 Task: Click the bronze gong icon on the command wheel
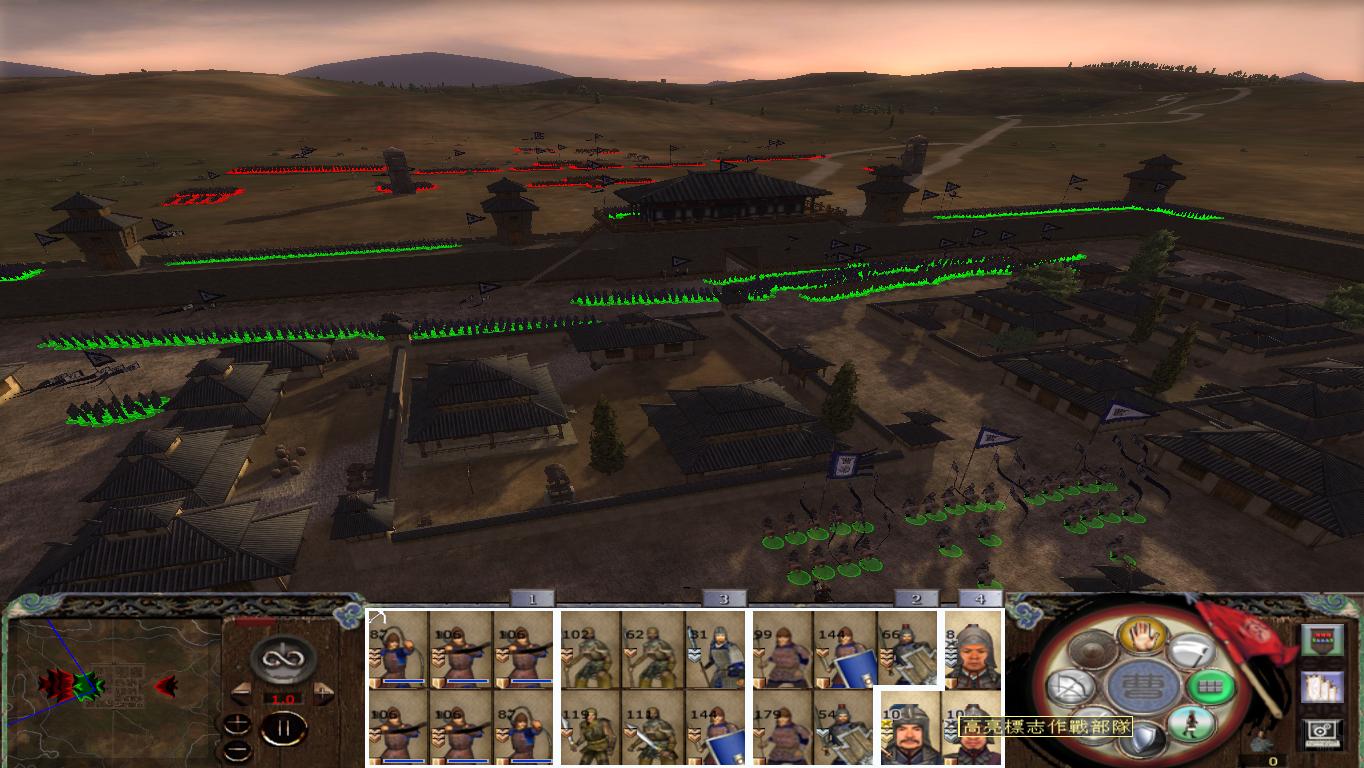(1092, 649)
